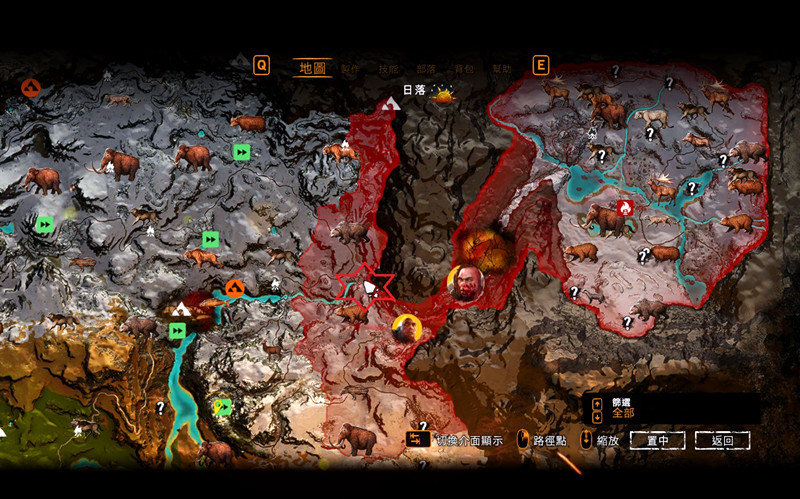This screenshot has width=800, height=499.
Task: Open the 背包 inventory tab
Action: tap(464, 69)
